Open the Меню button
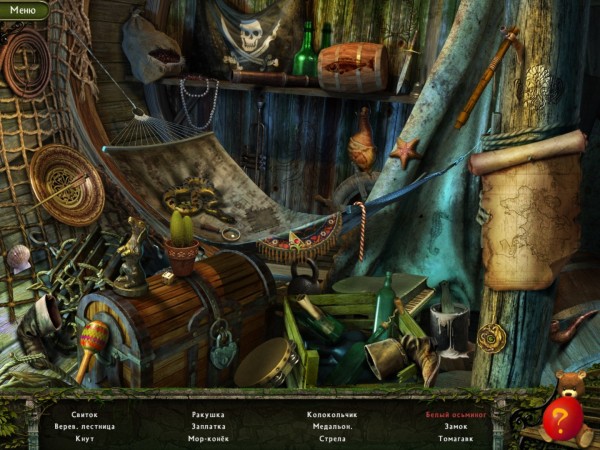 click(22, 10)
